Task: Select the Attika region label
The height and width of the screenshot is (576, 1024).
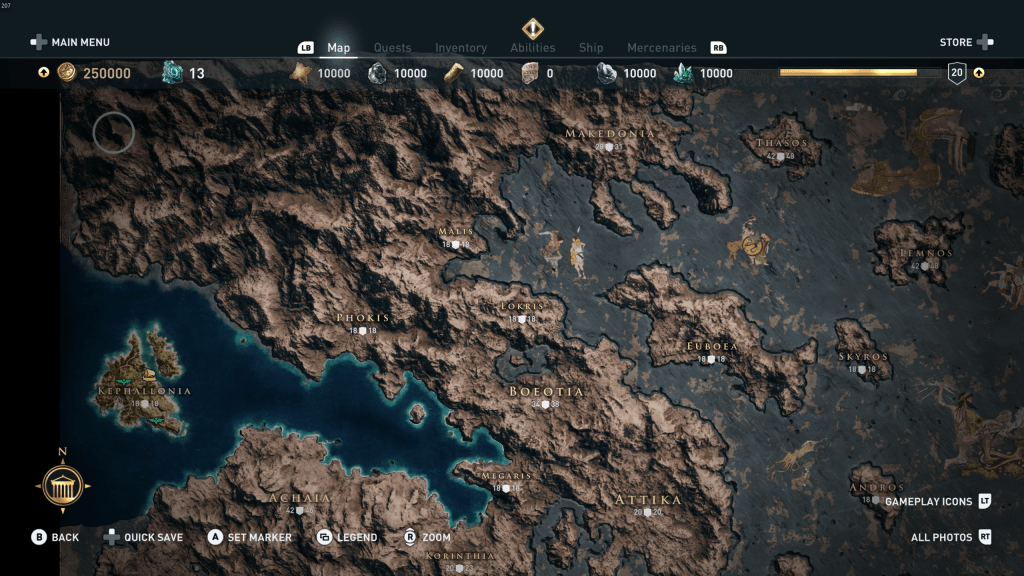Action: click(648, 500)
